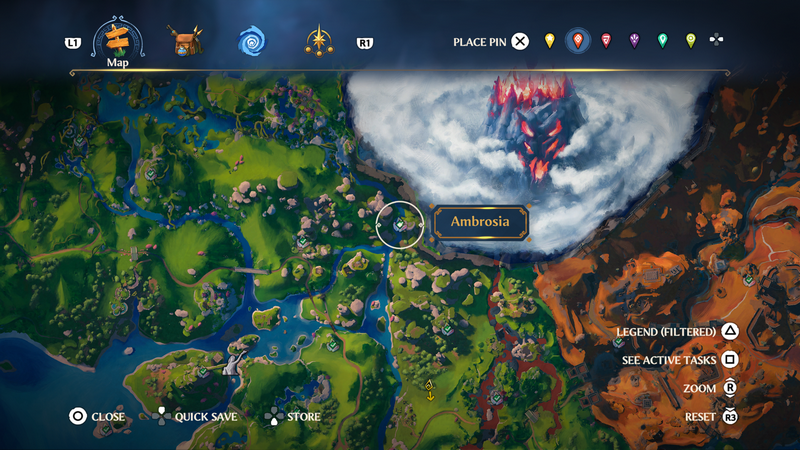800x450 pixels.
Task: Choose the purple map pin
Action: pos(634,41)
